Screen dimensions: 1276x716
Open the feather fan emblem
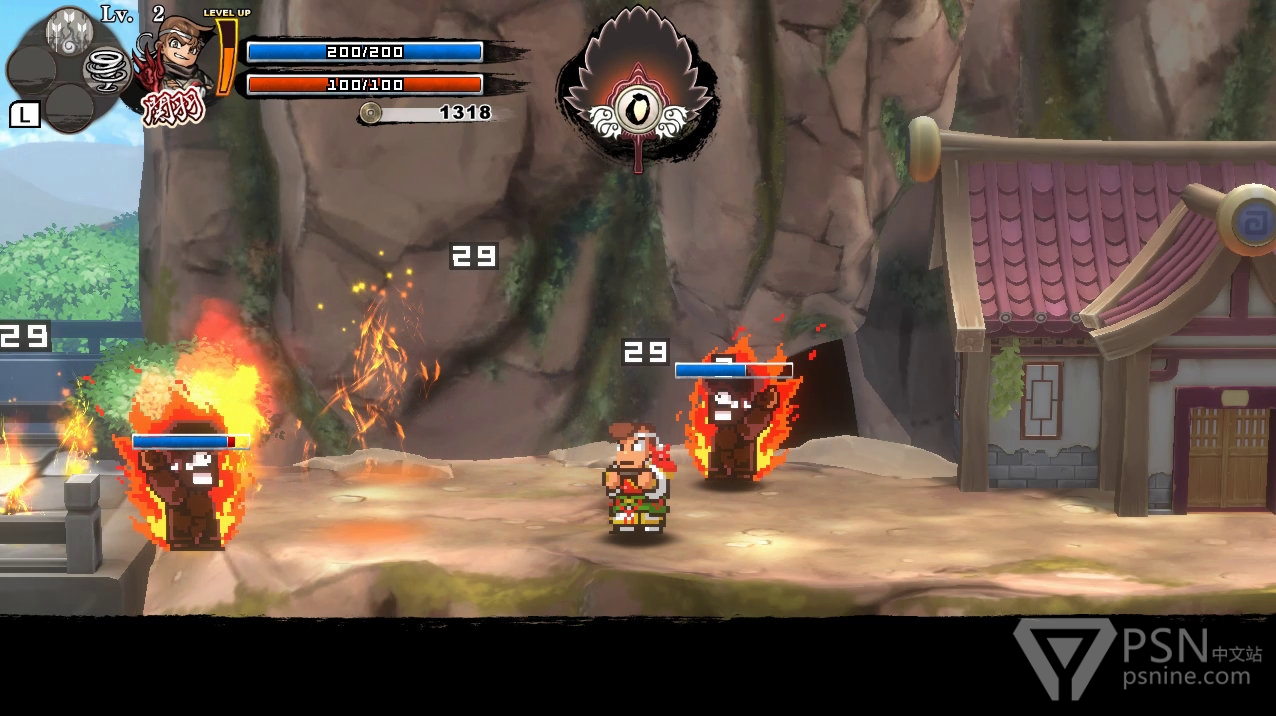point(637,90)
